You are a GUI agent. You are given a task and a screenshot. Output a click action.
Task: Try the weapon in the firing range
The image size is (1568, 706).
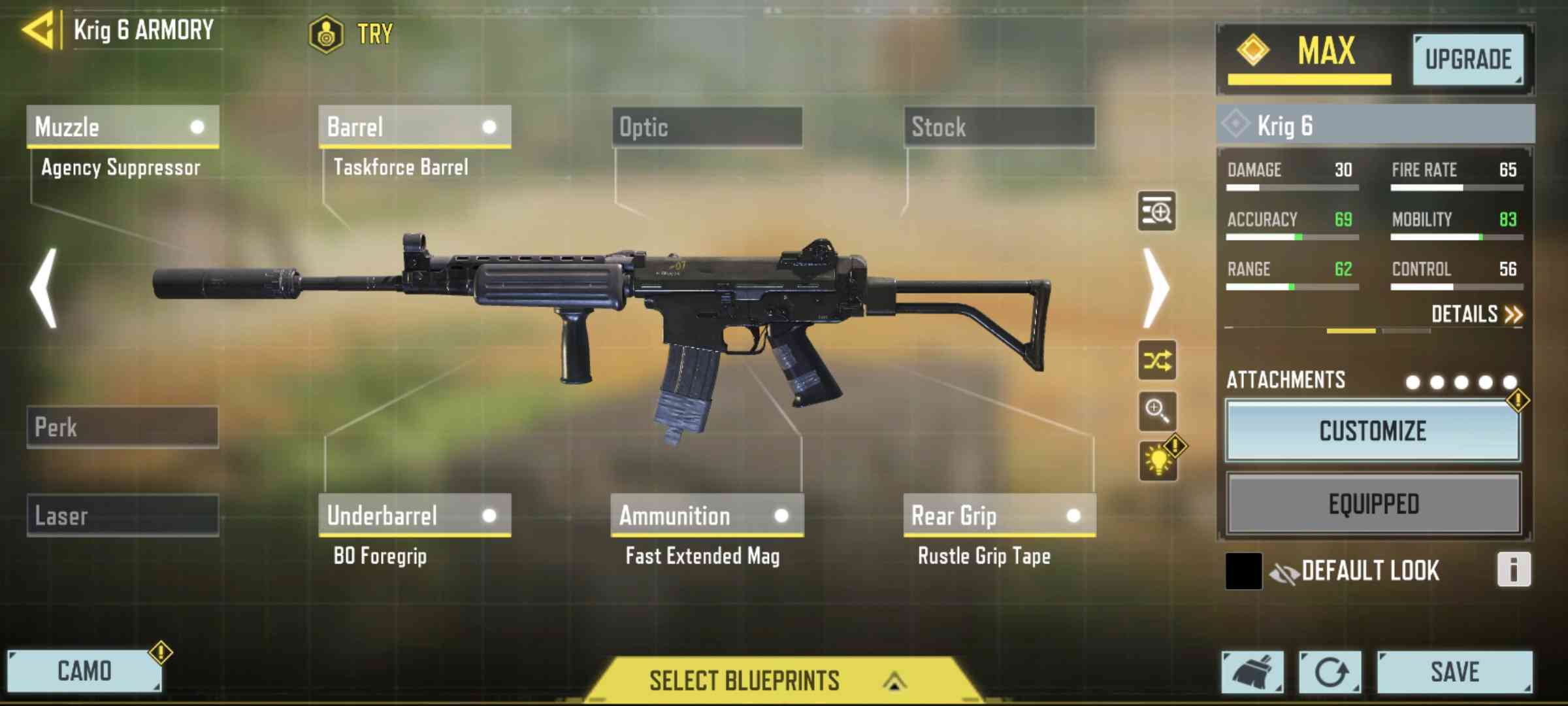click(x=353, y=33)
